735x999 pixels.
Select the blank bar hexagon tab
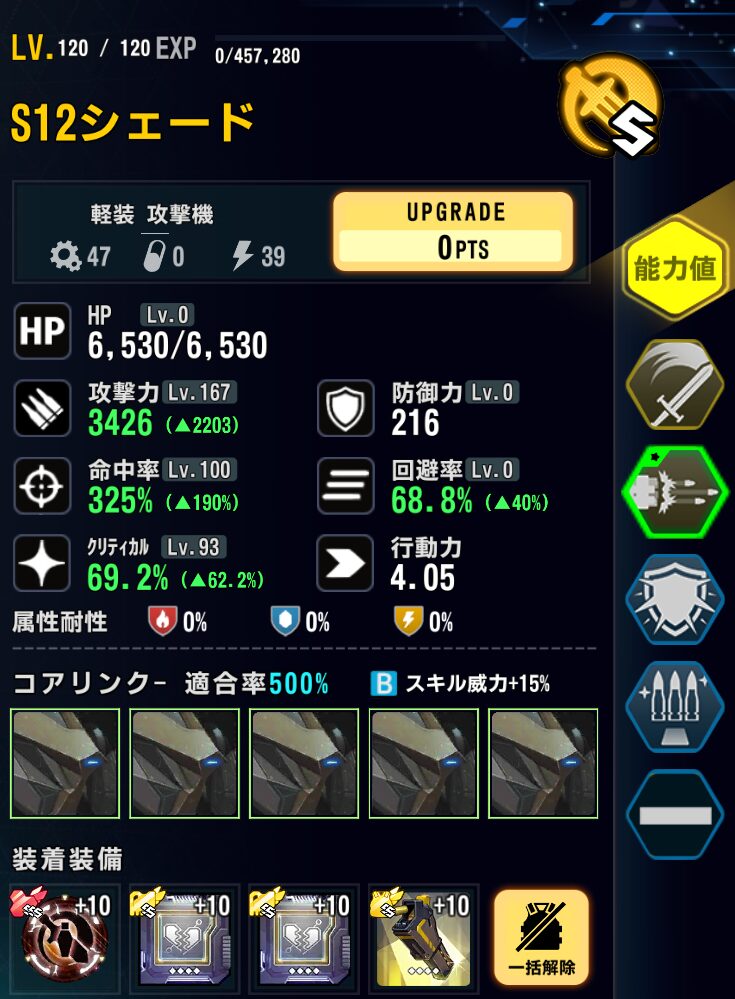click(x=675, y=814)
